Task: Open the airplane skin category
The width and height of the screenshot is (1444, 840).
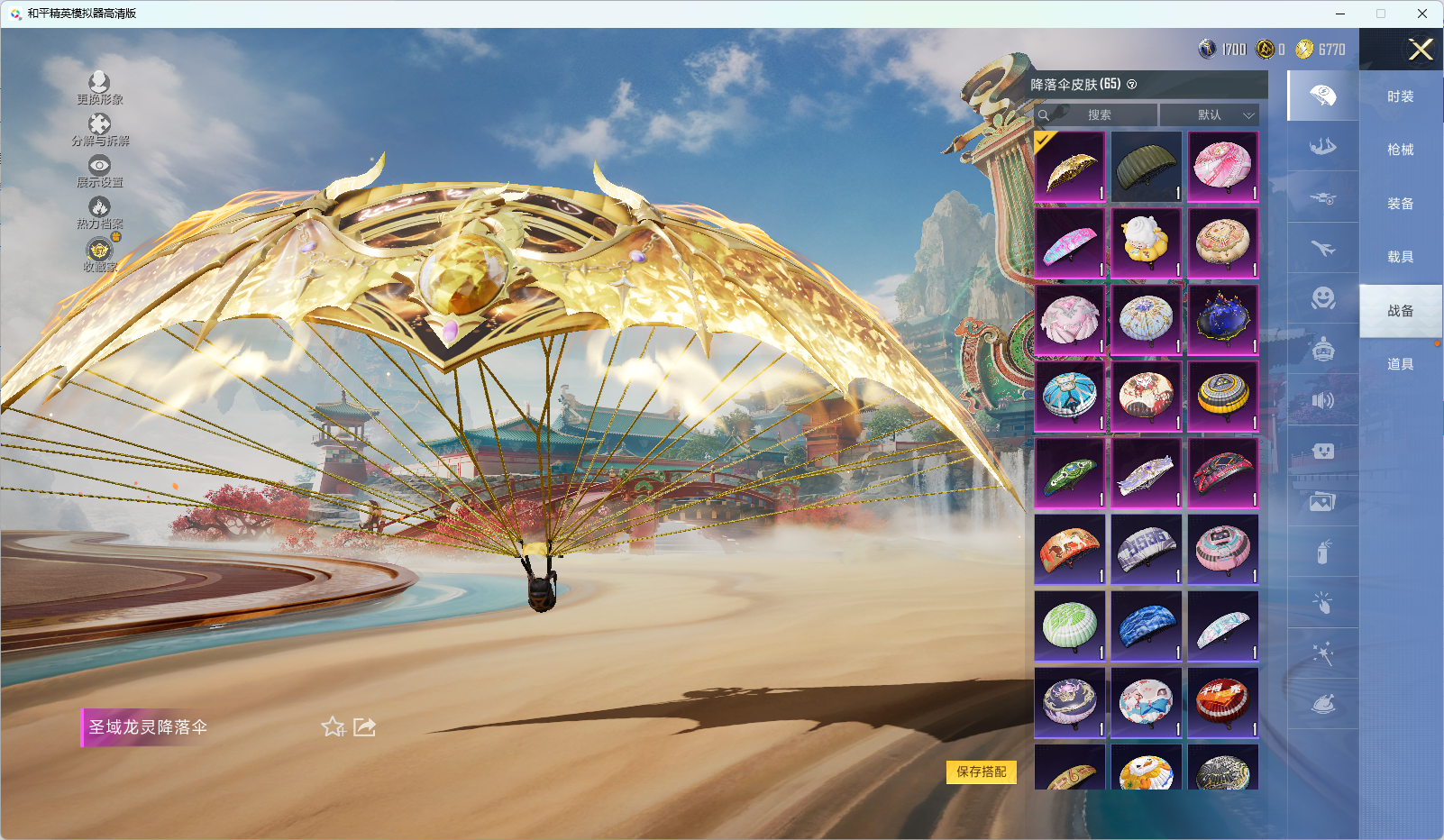Action: (x=1322, y=248)
